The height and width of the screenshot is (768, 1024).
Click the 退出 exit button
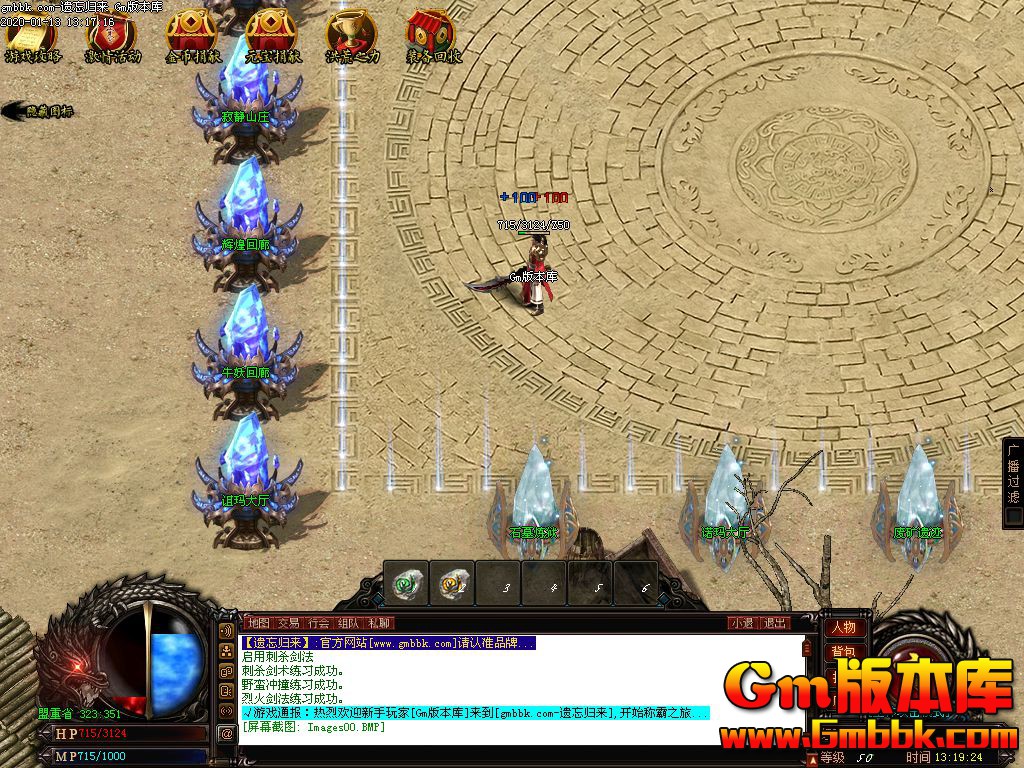[775, 623]
